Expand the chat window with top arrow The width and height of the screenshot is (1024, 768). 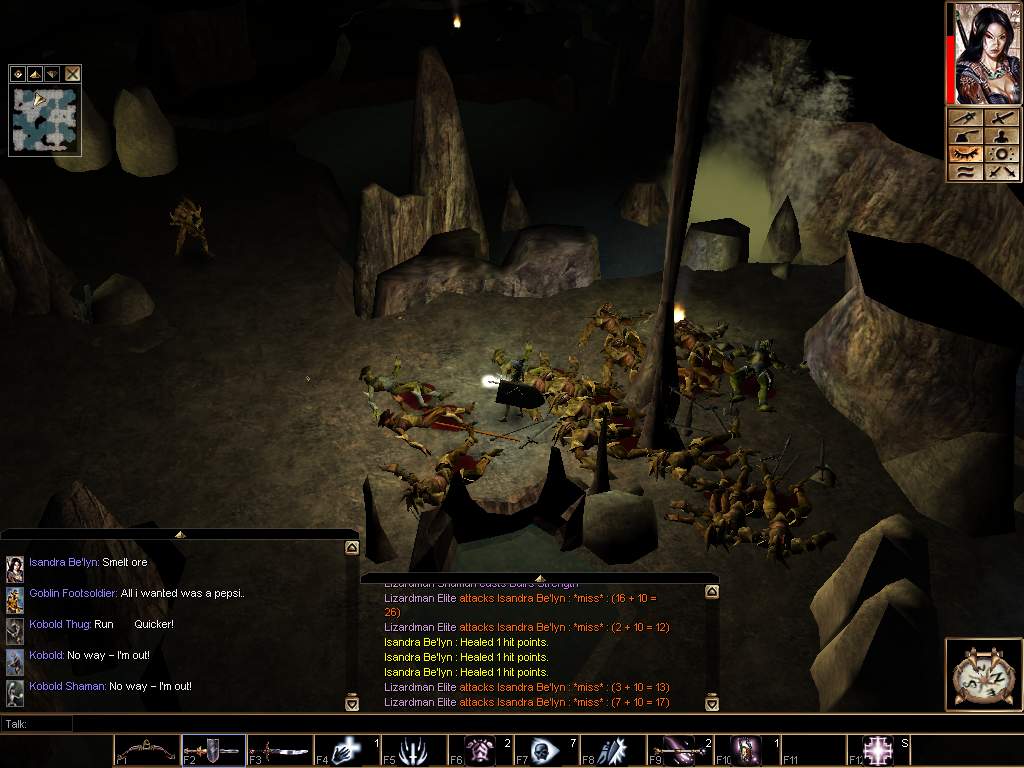(179, 534)
